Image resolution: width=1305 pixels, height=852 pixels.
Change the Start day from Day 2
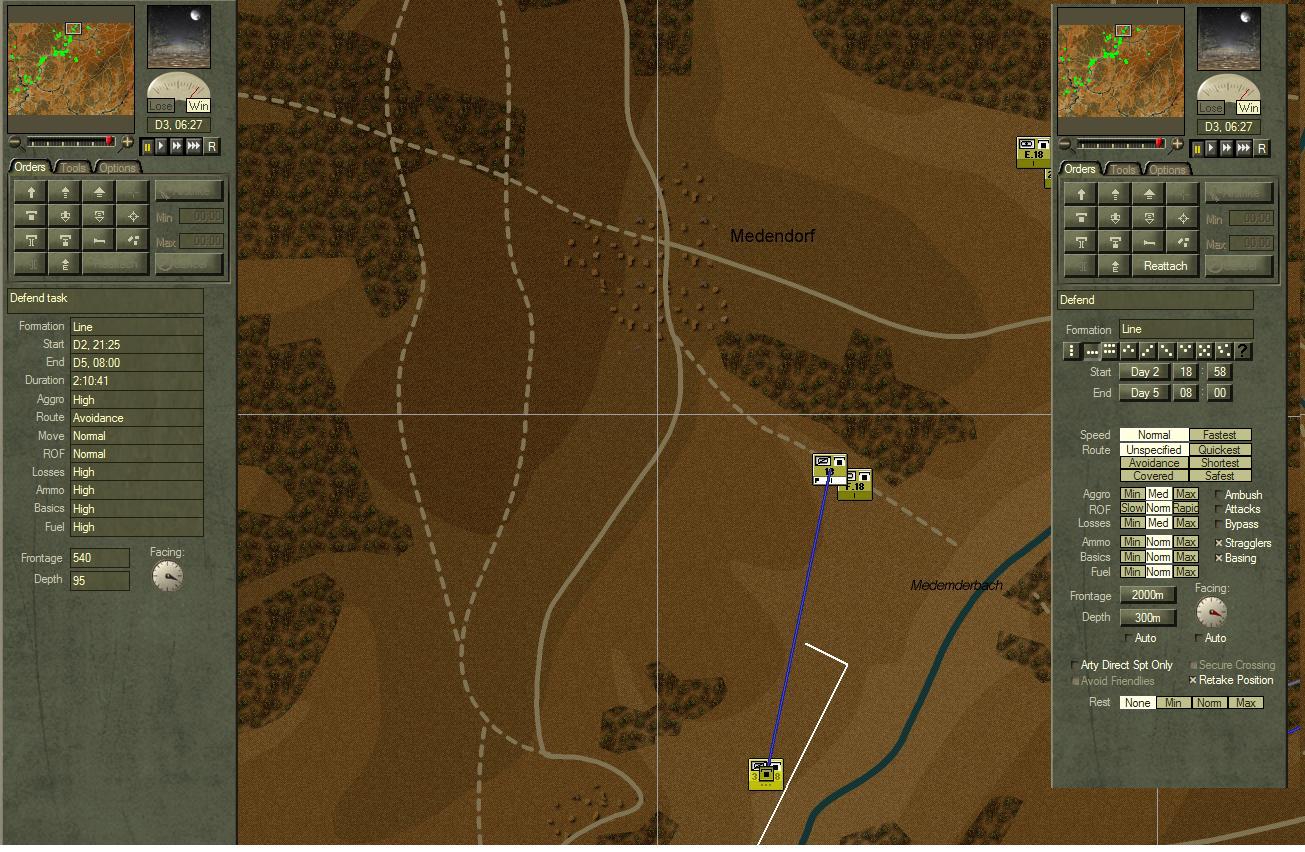click(1144, 371)
